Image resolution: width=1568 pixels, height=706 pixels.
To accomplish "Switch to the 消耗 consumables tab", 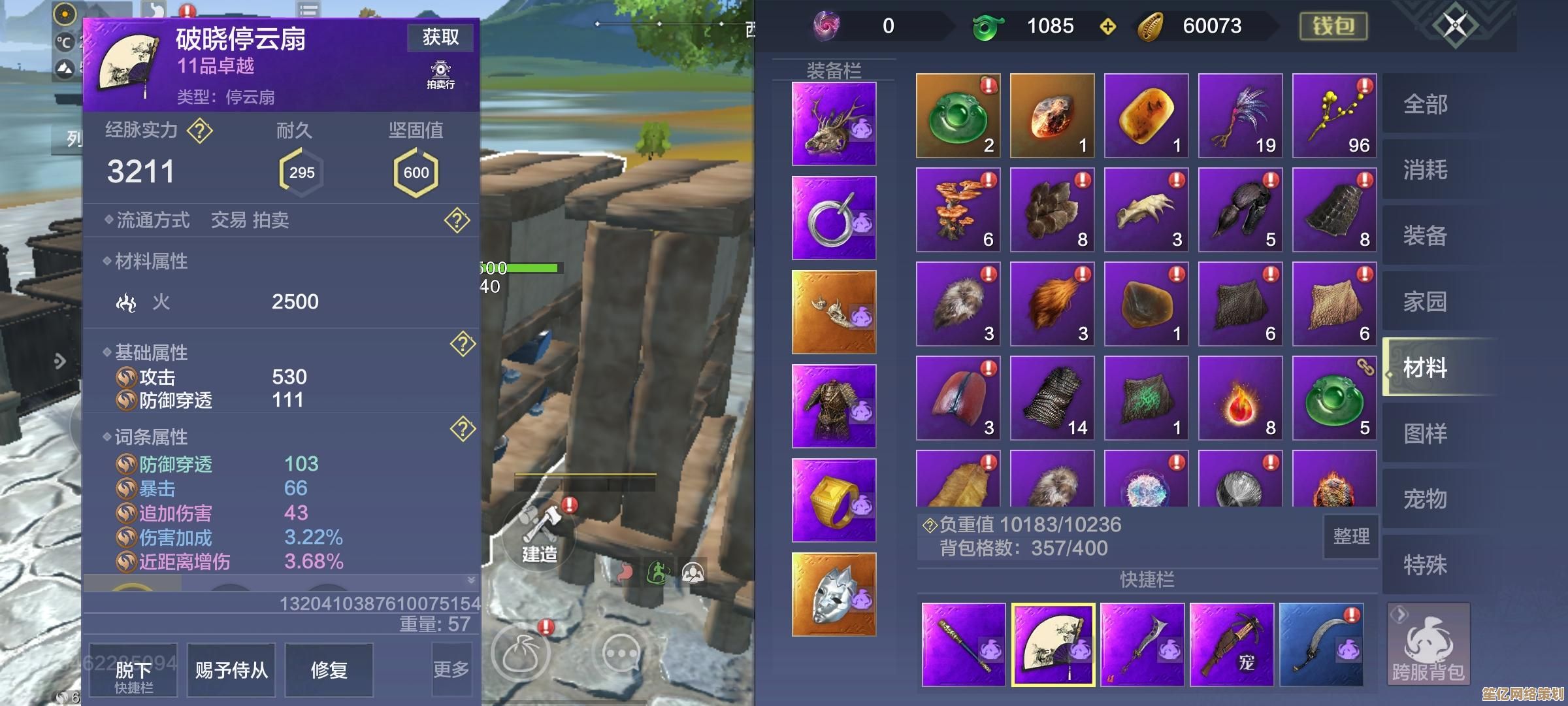I will 1426,170.
